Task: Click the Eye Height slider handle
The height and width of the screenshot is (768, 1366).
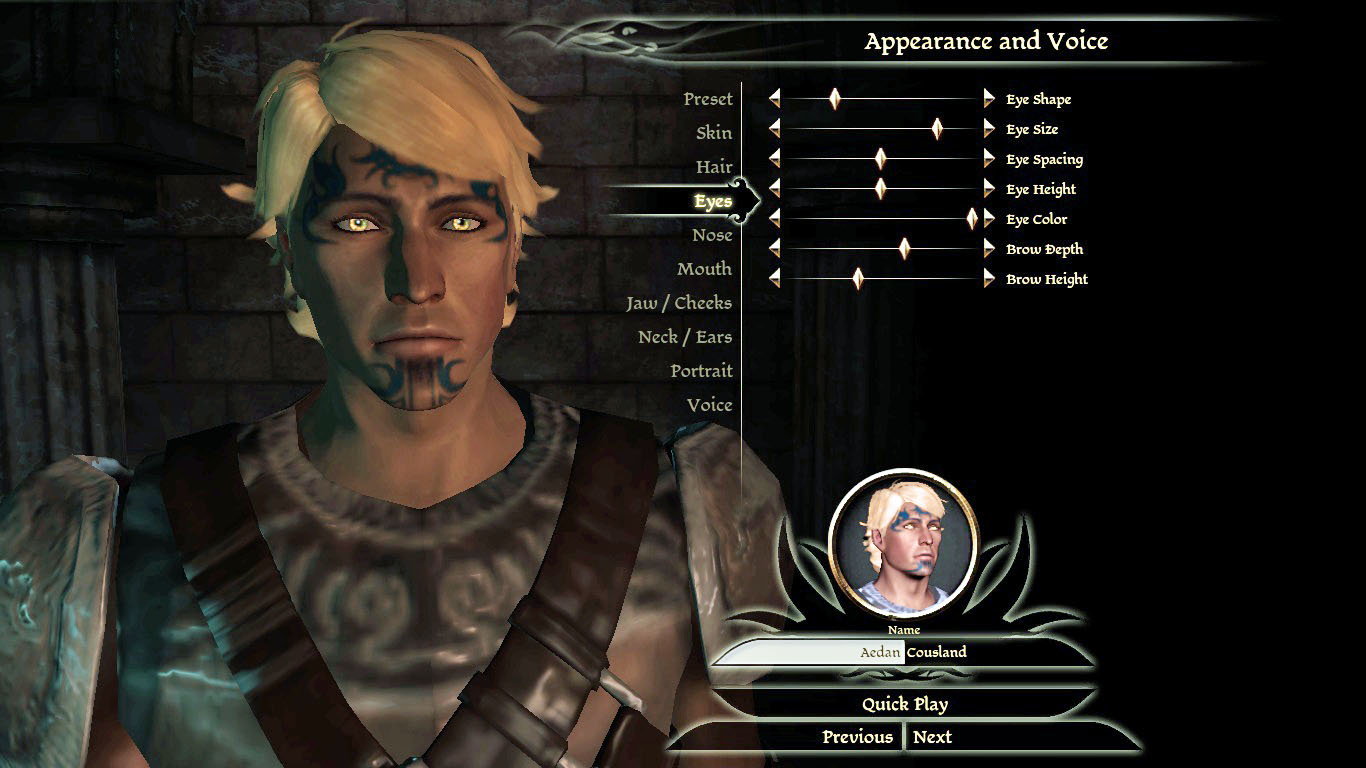Action: pos(880,189)
